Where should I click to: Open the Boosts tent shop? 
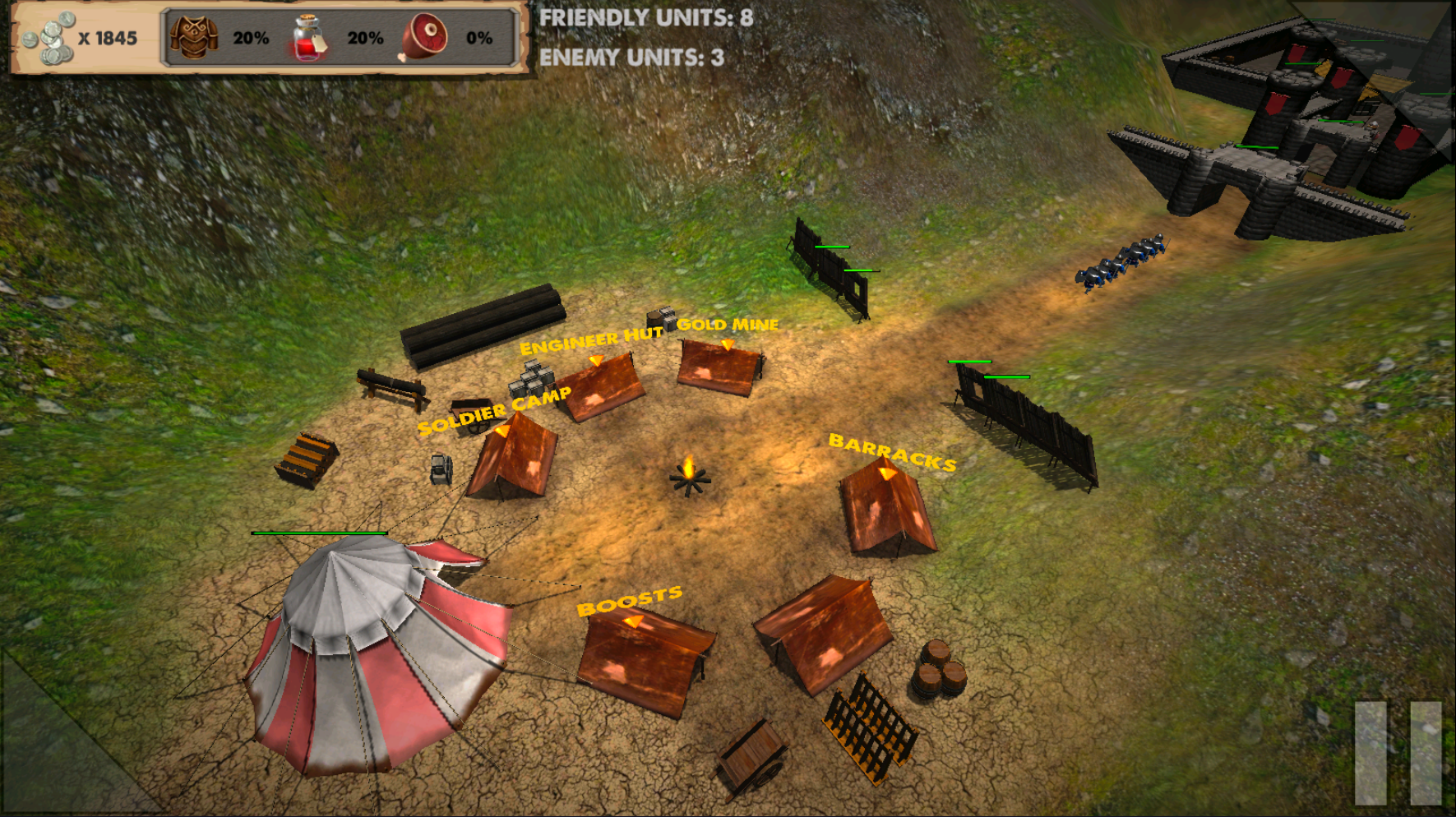coord(643,659)
